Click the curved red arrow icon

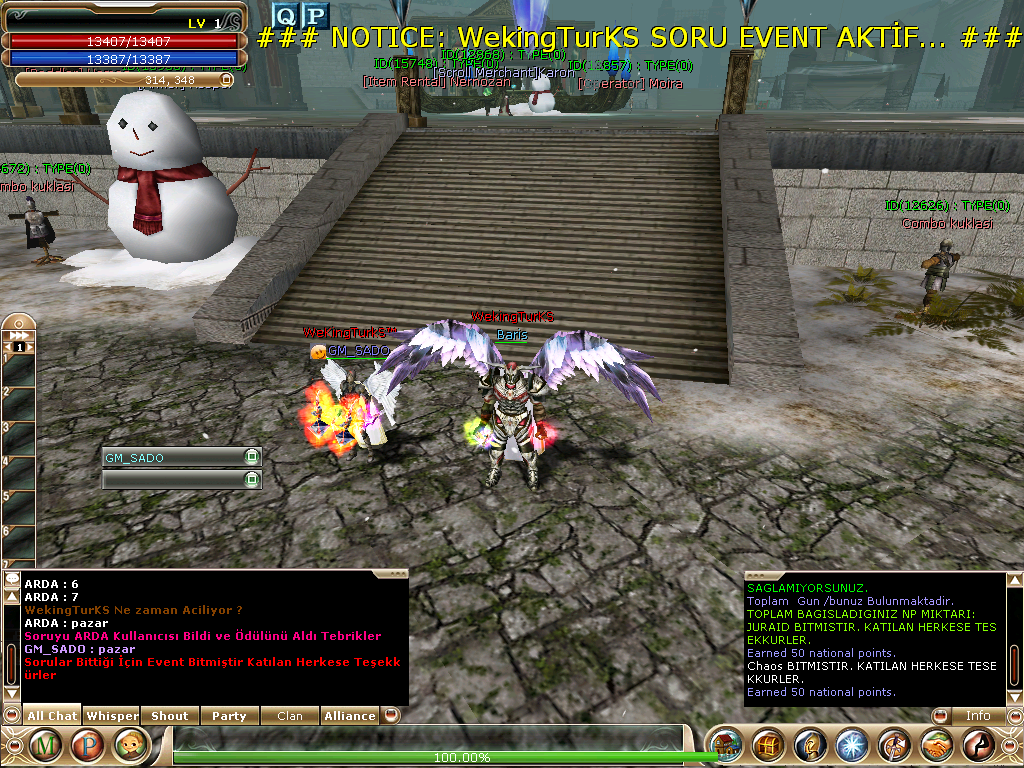click(x=978, y=746)
